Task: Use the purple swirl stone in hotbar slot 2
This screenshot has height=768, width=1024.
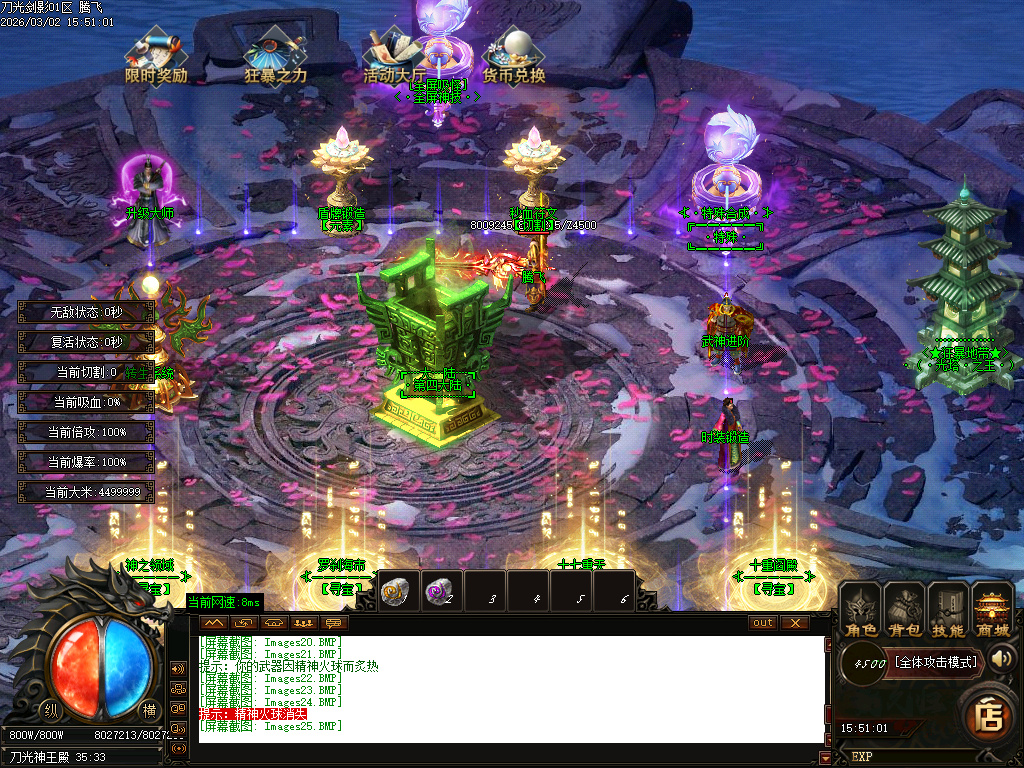Action: coord(439,591)
